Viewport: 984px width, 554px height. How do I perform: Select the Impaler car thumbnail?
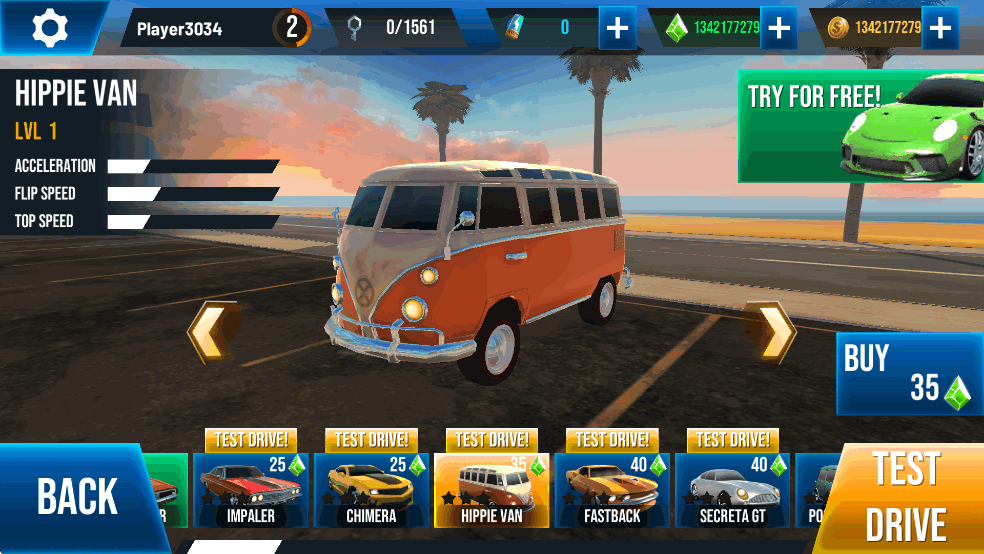coord(250,490)
